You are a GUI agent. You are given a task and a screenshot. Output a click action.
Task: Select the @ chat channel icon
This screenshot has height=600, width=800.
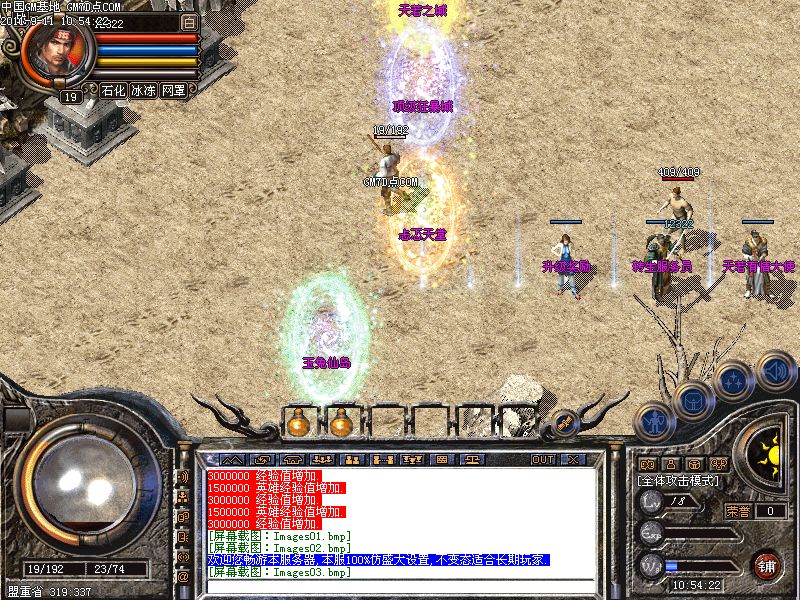[183, 577]
